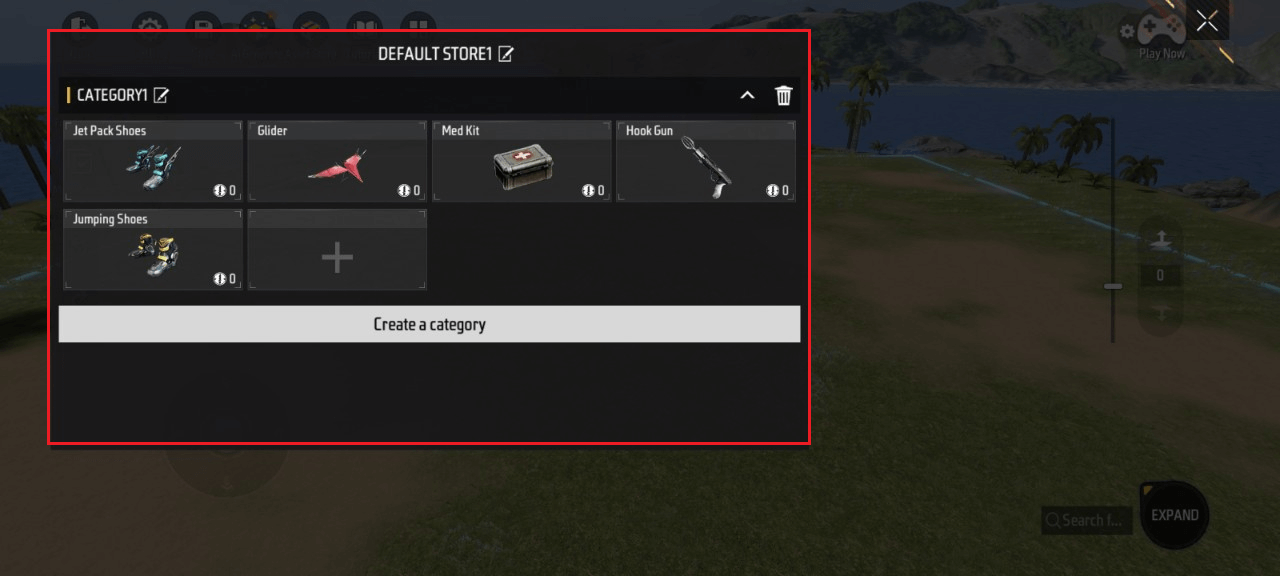This screenshot has width=1280, height=576.
Task: Start the Play Now mode
Action: point(1161,36)
